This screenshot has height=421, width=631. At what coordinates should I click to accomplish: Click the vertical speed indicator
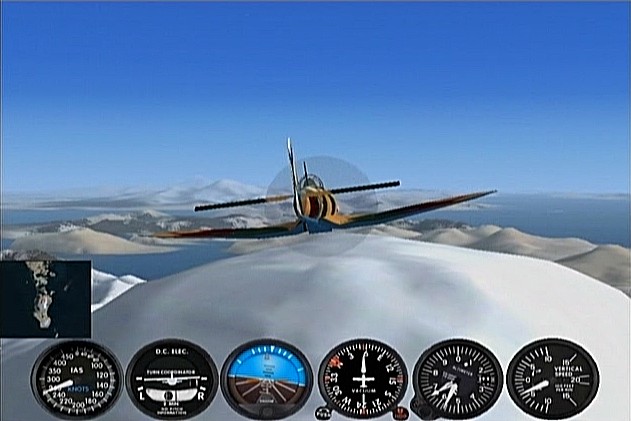click(x=552, y=379)
